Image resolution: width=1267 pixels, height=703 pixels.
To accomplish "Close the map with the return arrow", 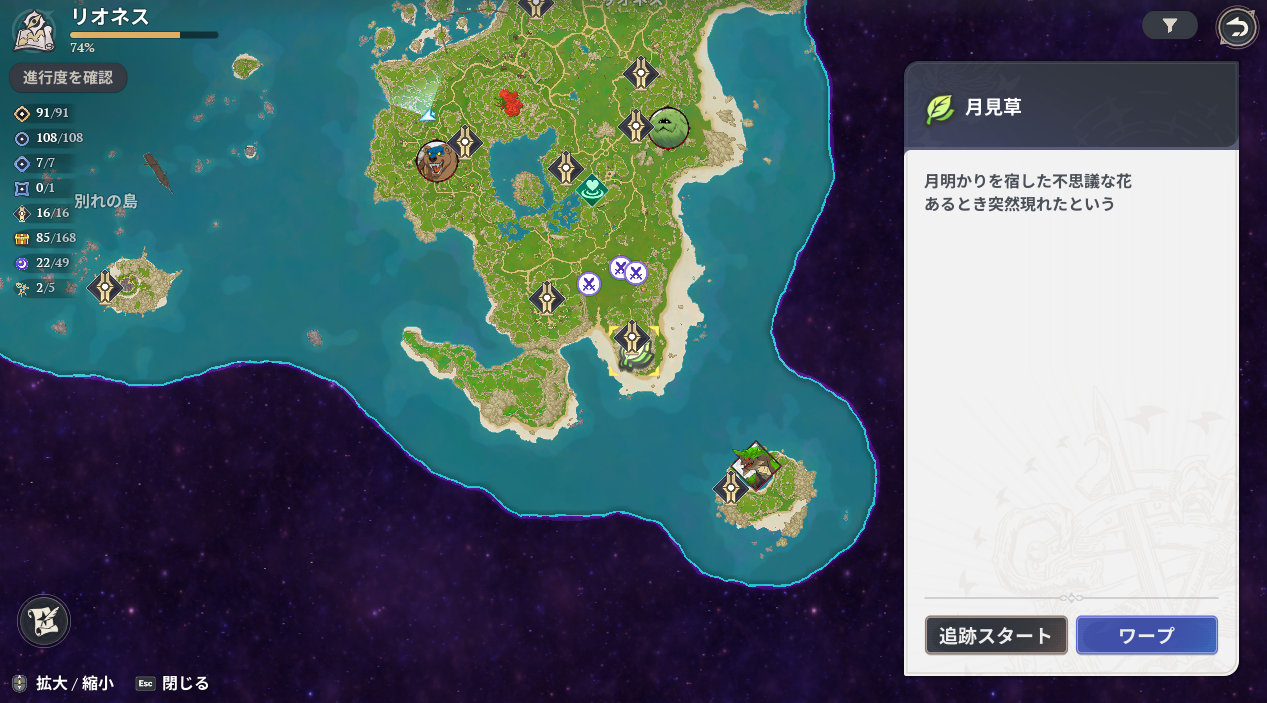I will 1237,28.
